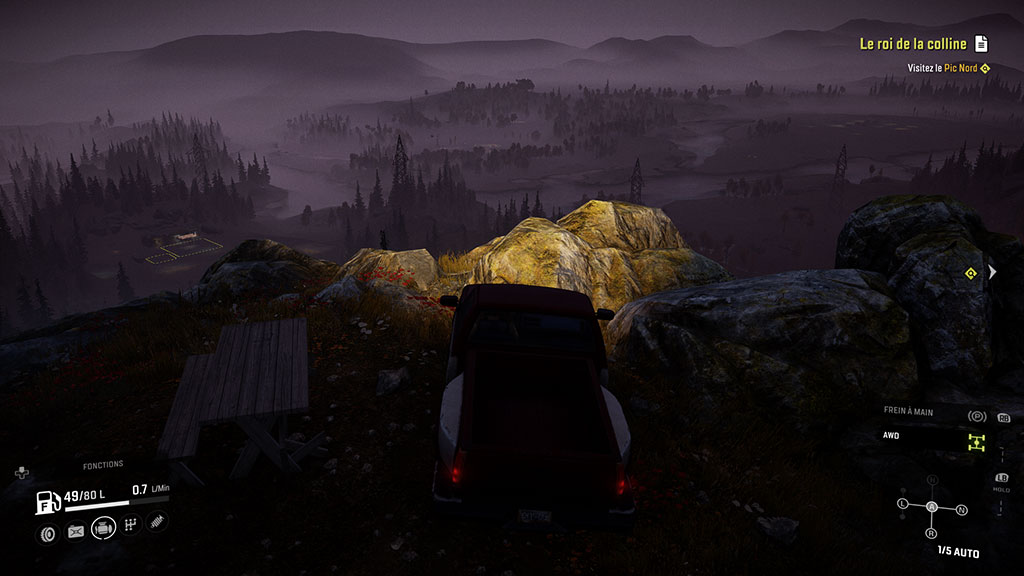The image size is (1024, 576).
Task: Shift to the N neutral gear
Action: tap(961, 510)
